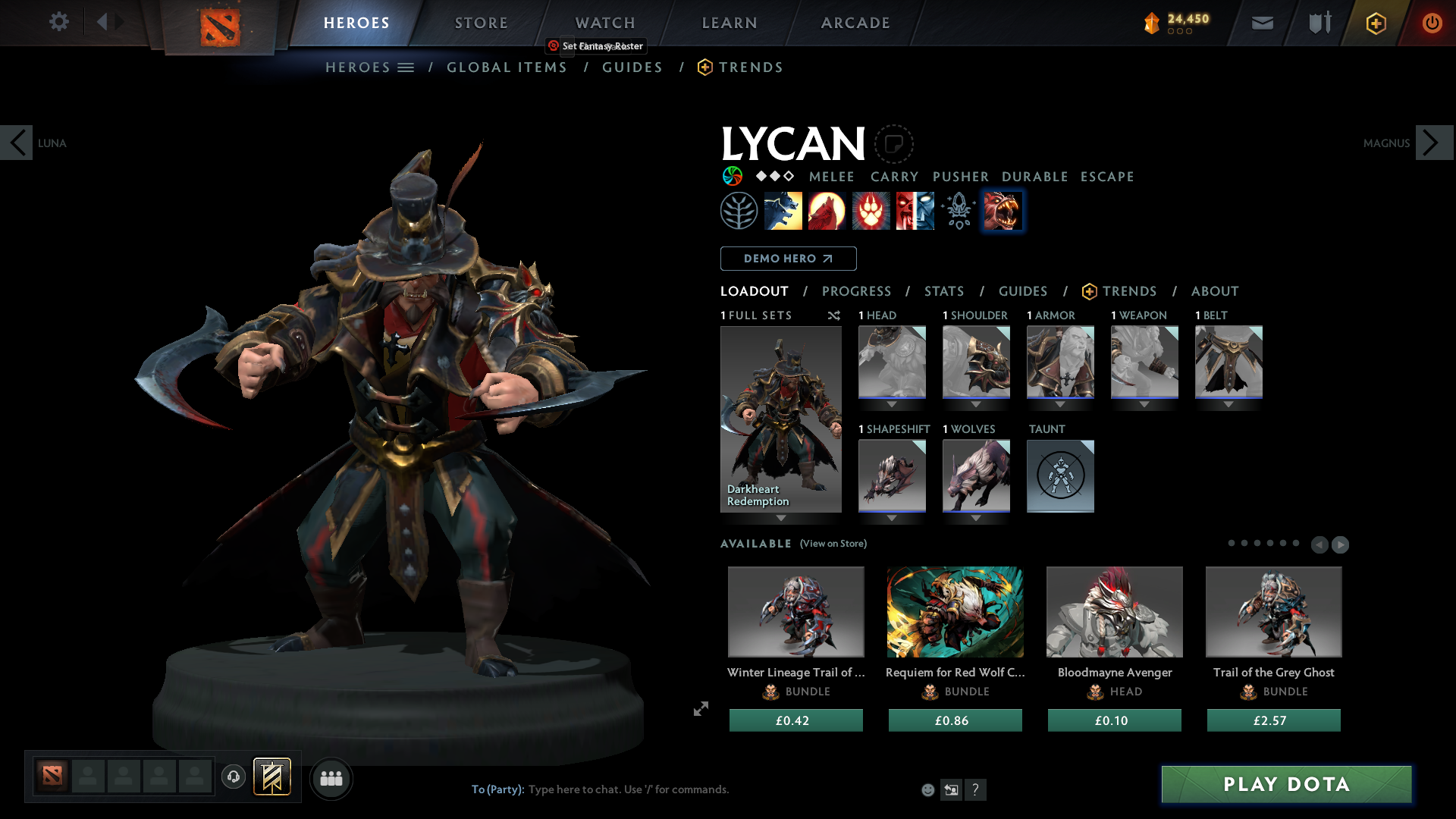Open the friends list people icon
This screenshot has height=819, width=1456.
[x=331, y=778]
